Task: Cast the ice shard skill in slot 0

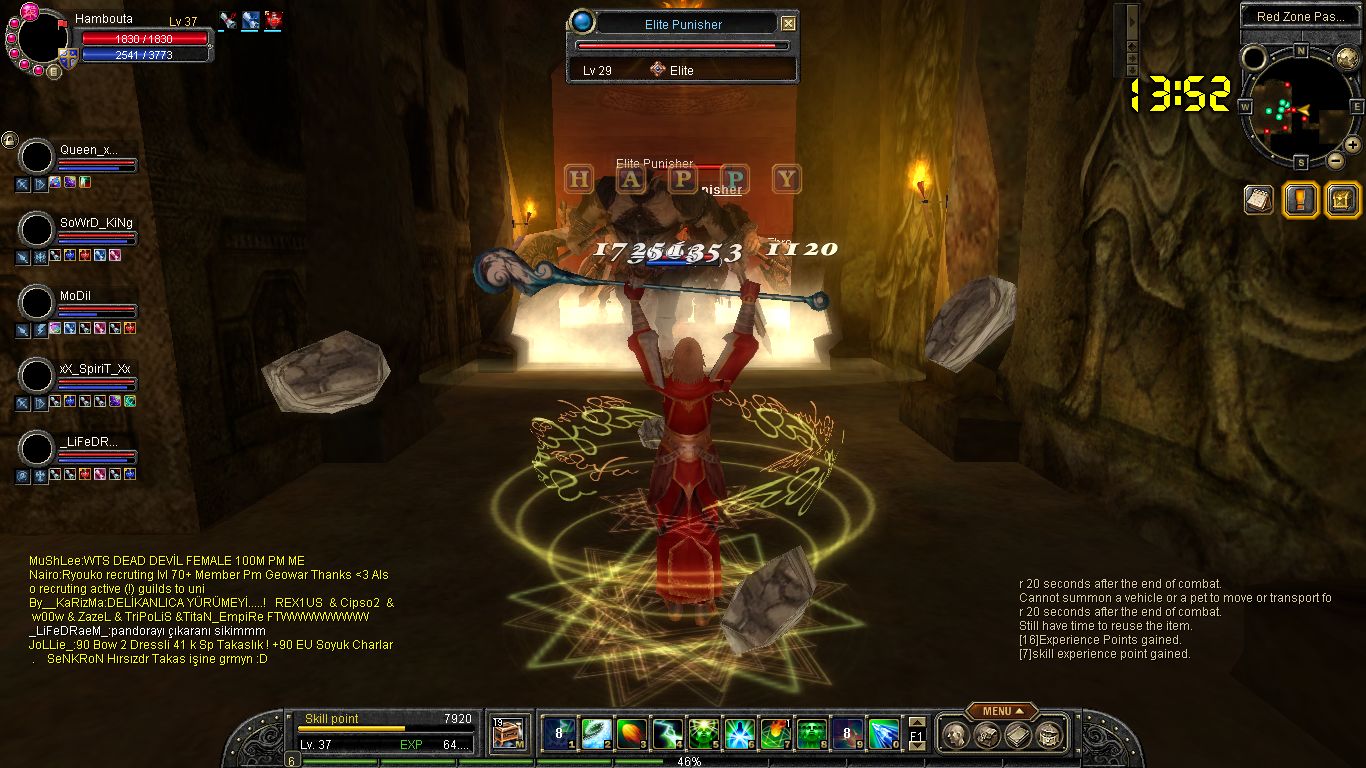Action: [x=884, y=734]
